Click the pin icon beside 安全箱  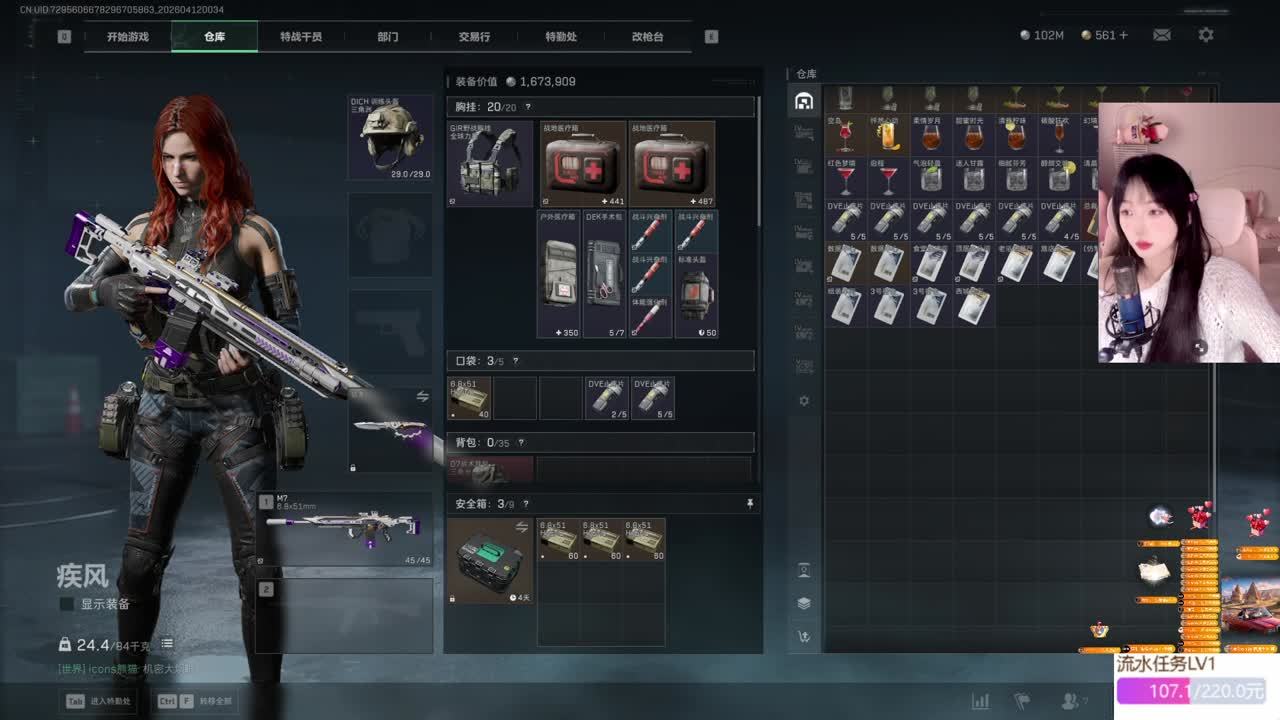pyautogui.click(x=750, y=504)
